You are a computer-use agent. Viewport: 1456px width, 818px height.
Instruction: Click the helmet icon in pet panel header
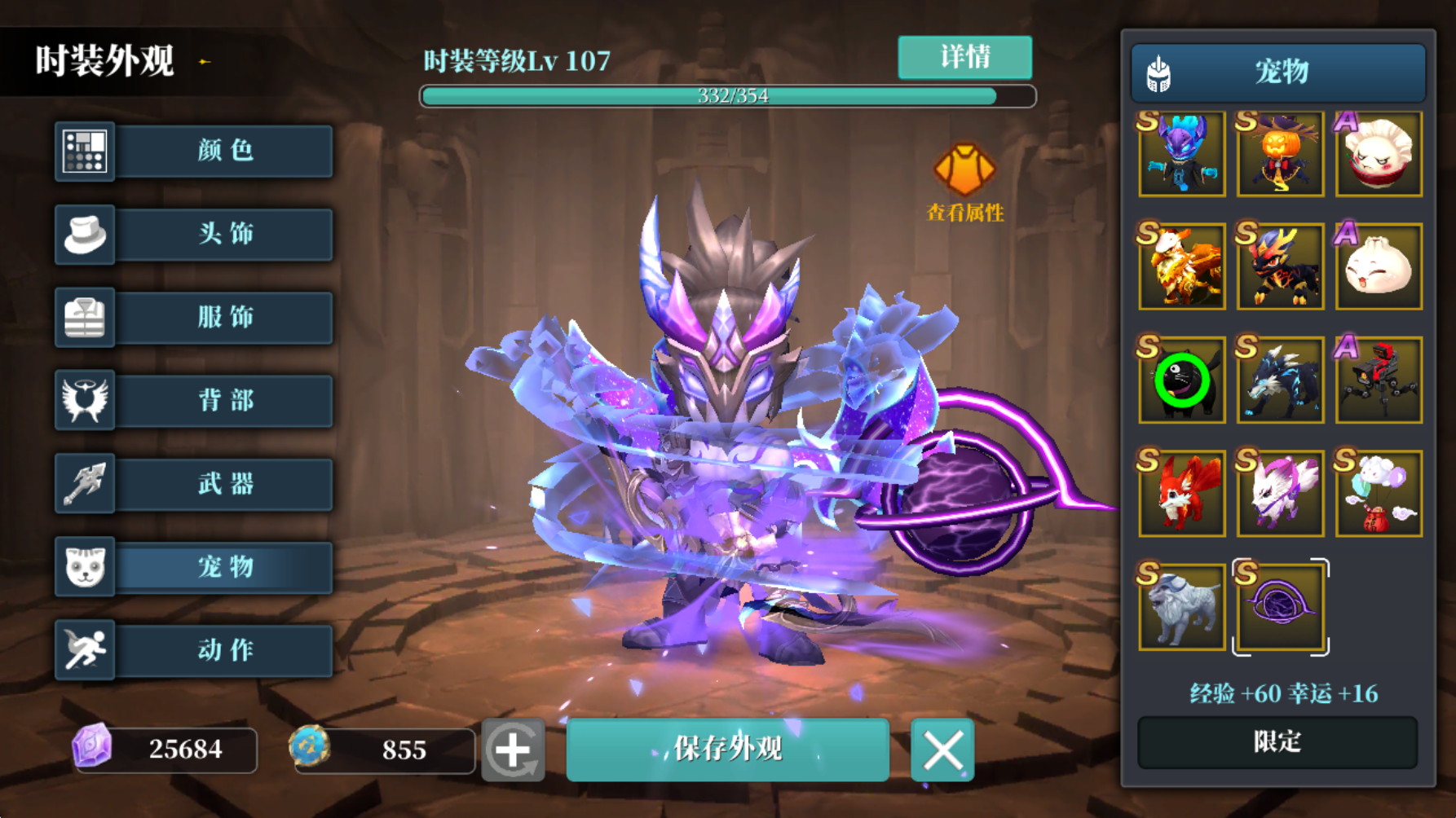point(1158,72)
